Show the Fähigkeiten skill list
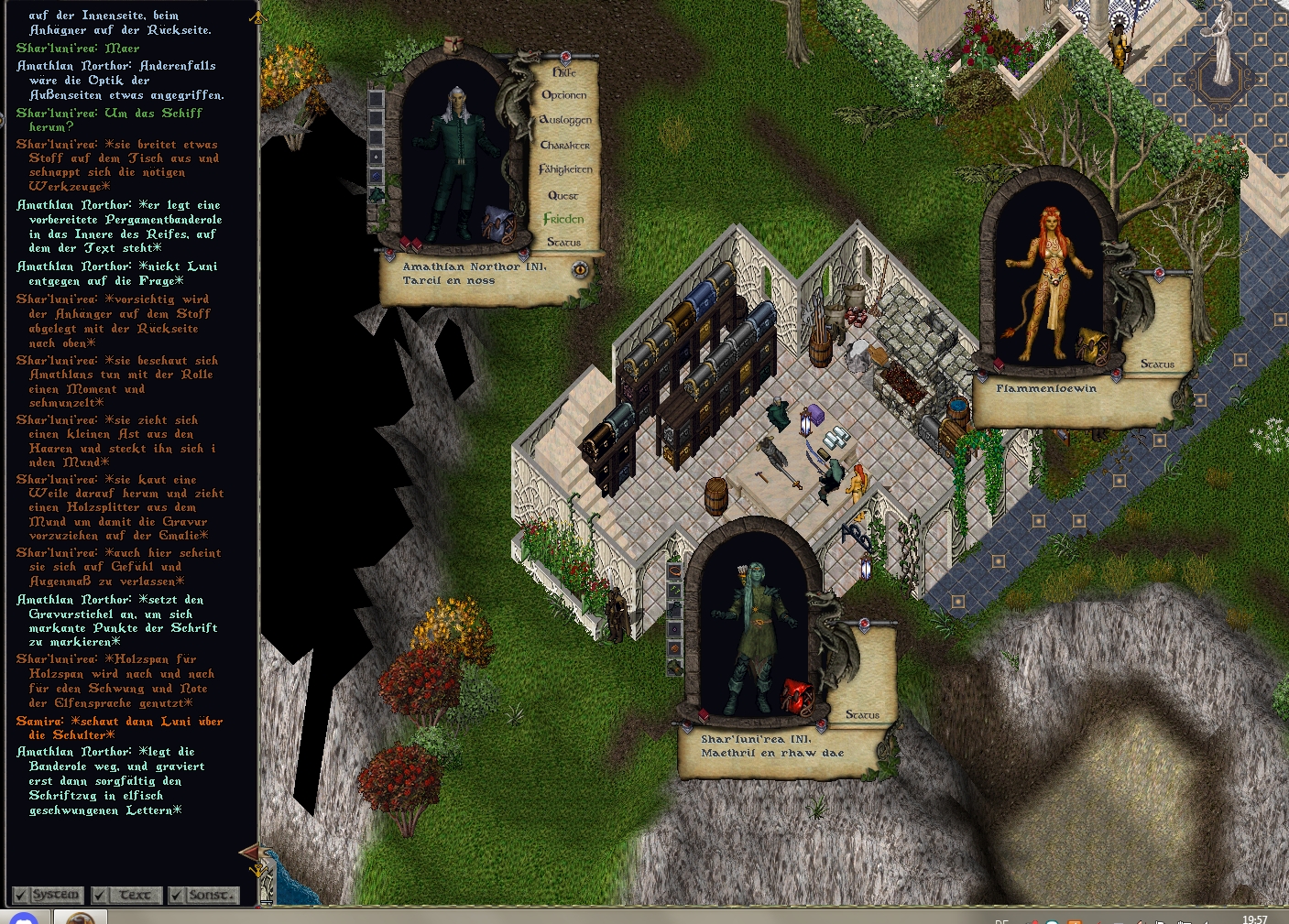 tap(565, 169)
